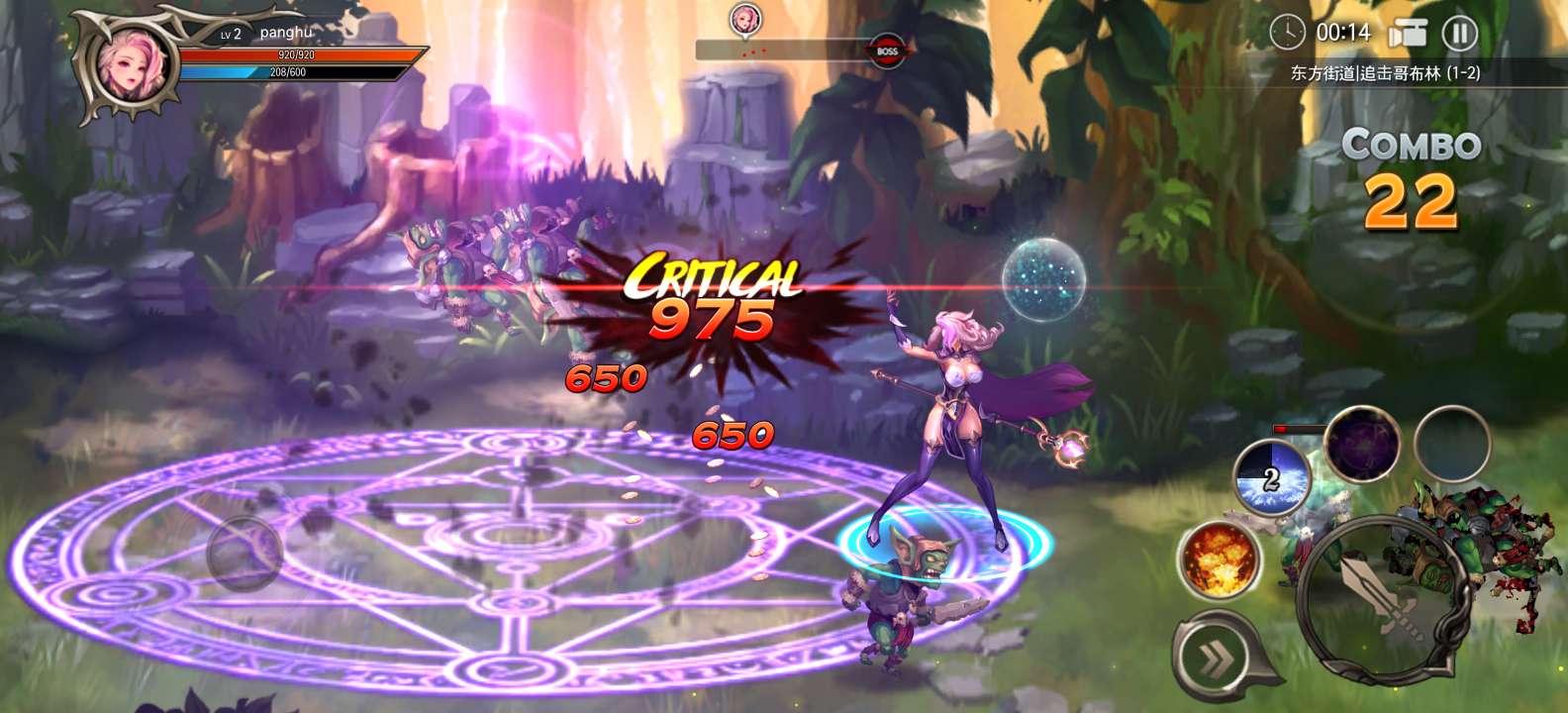Pause the game
1568x713 pixels.
1459,34
